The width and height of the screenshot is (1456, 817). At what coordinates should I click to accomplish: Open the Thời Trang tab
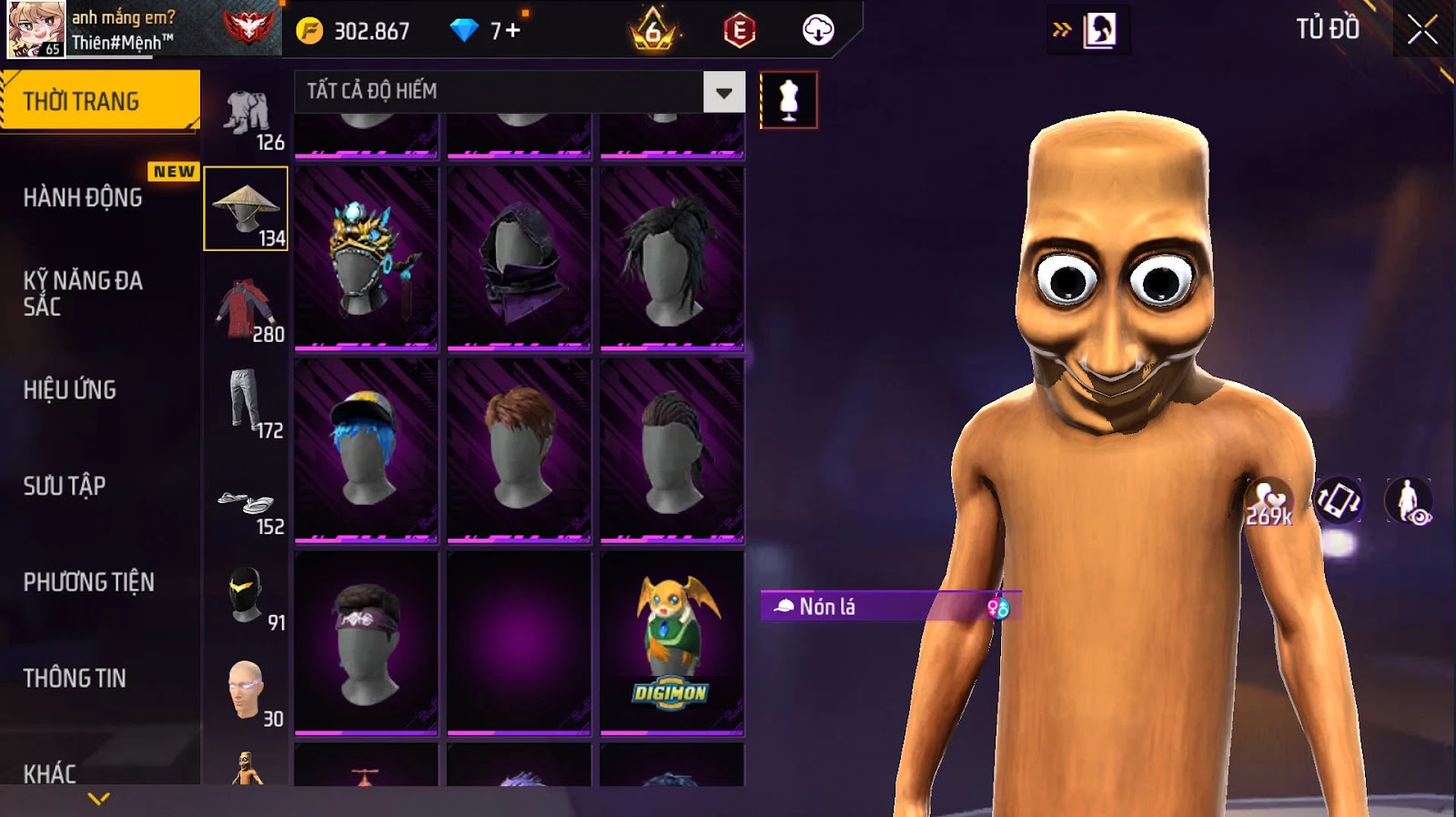(x=99, y=101)
